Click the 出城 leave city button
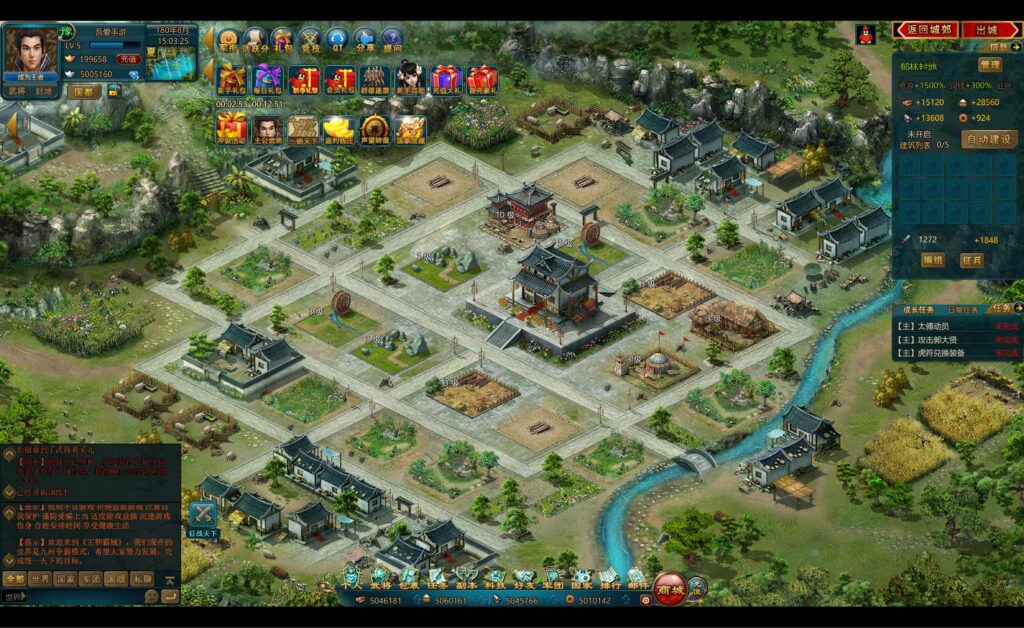Image resolution: width=1024 pixels, height=628 pixels. 989,30
